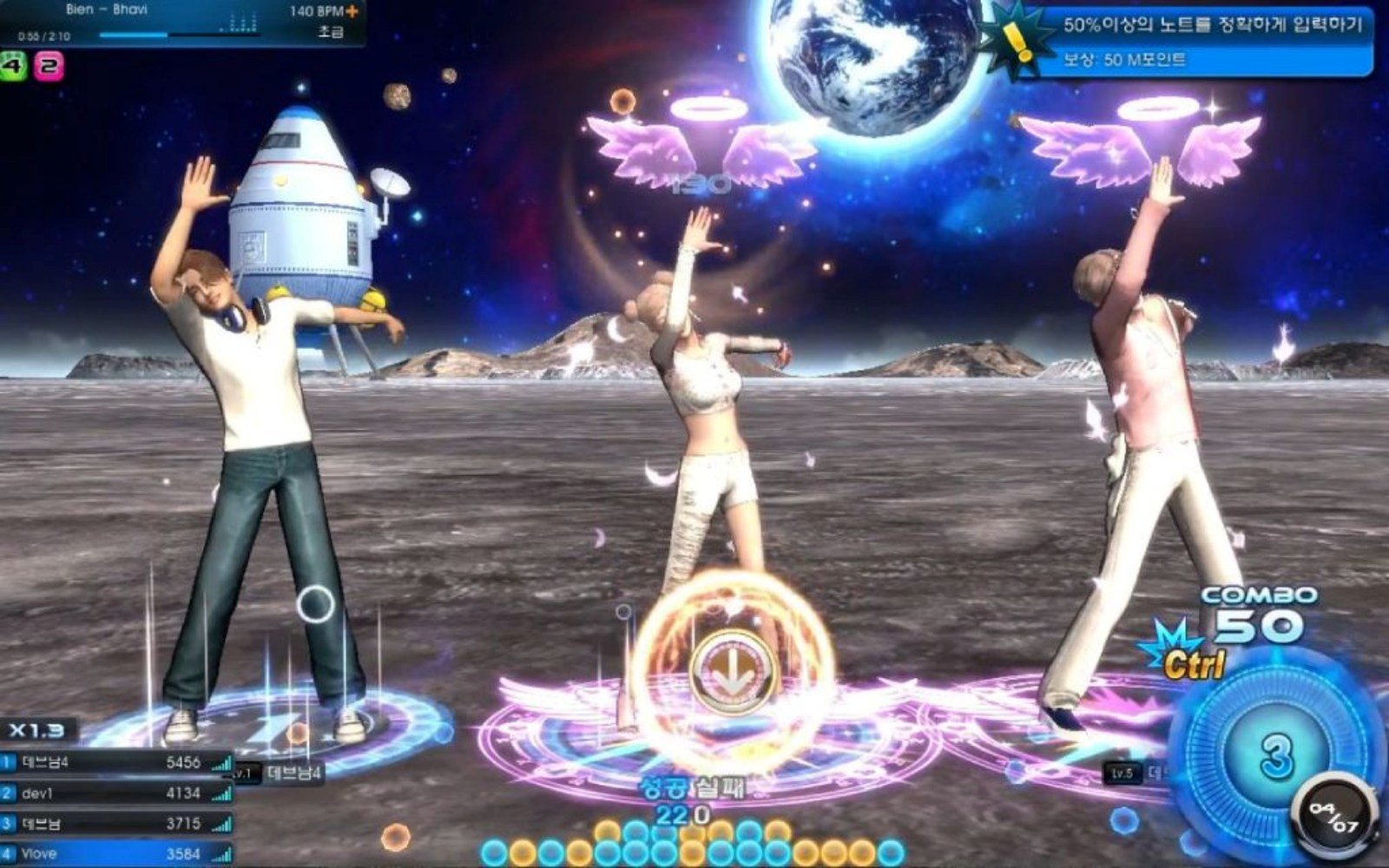Click the blue circular gauge showing 3
The width and height of the screenshot is (1389, 868).
(1276, 755)
